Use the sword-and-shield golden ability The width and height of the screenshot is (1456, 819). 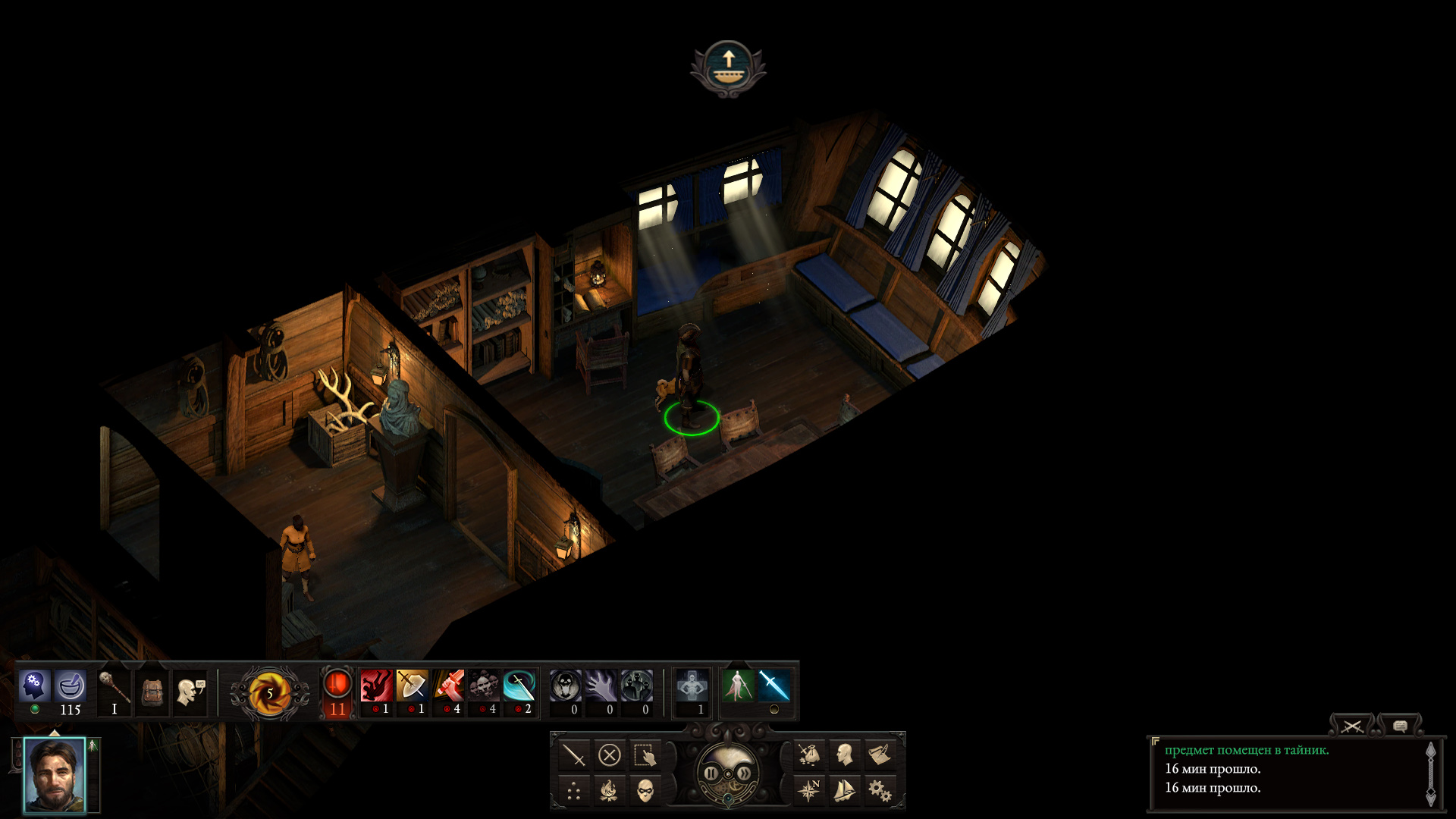pos(412,686)
